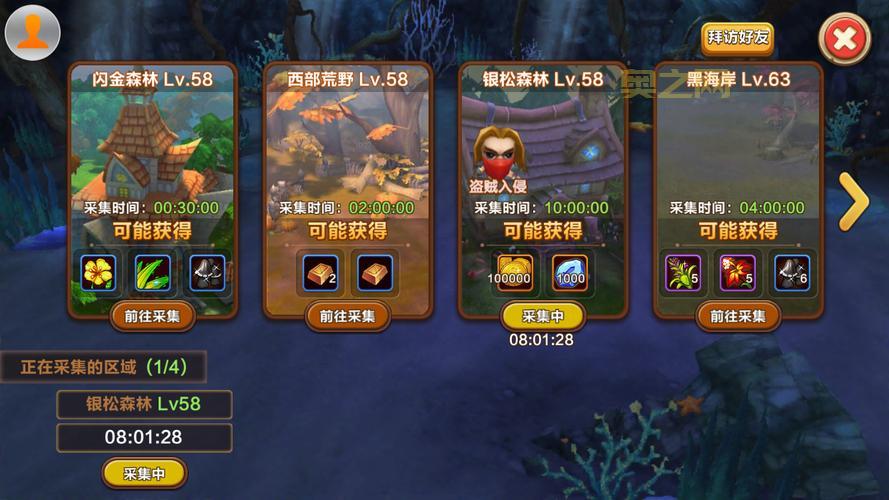Image resolution: width=889 pixels, height=500 pixels.
Task: Open the 拜访好友 visit friends button
Action: 737,38
